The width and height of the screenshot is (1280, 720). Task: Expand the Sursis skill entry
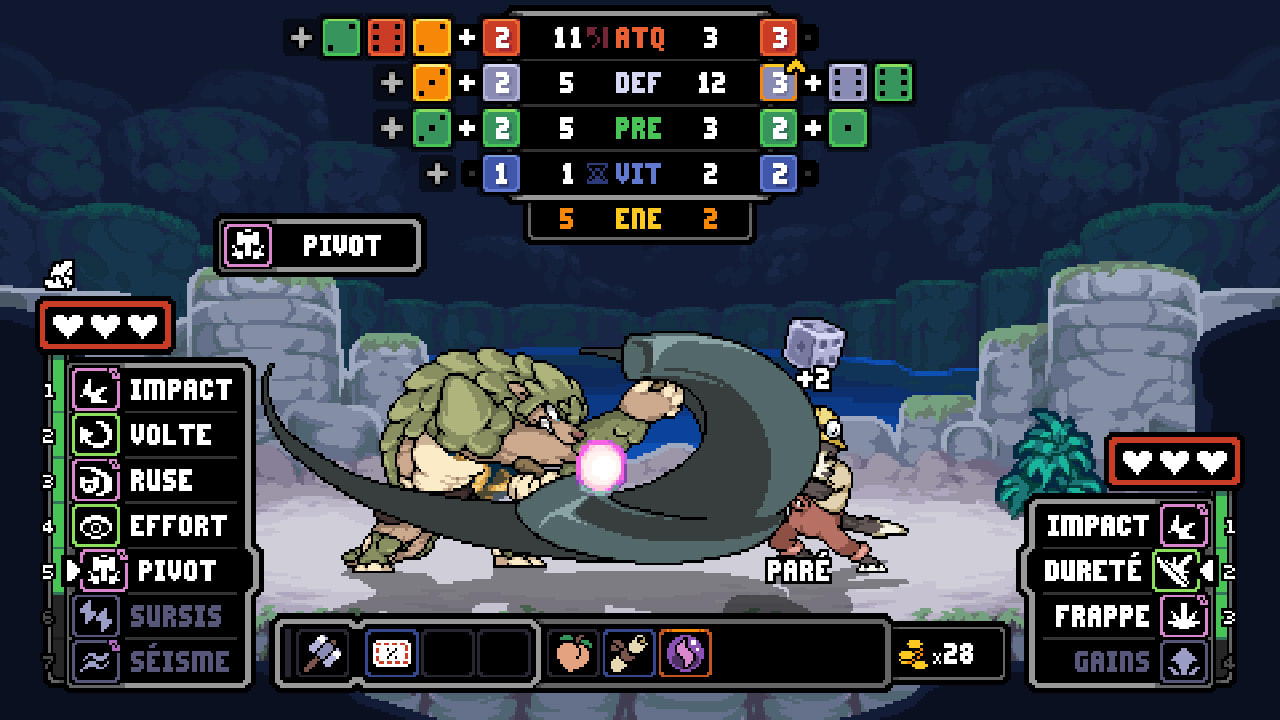click(155, 616)
